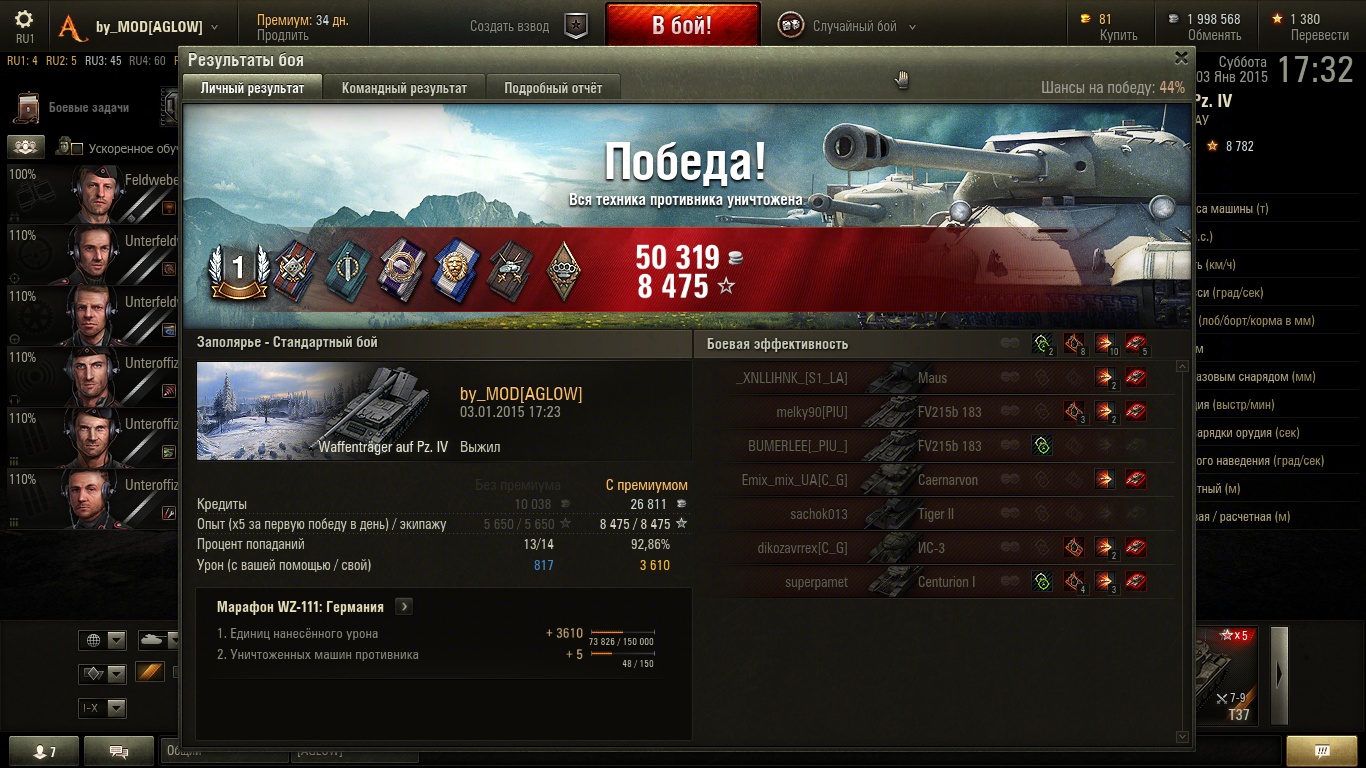Open the yellow notifications center button

pos(1321,751)
